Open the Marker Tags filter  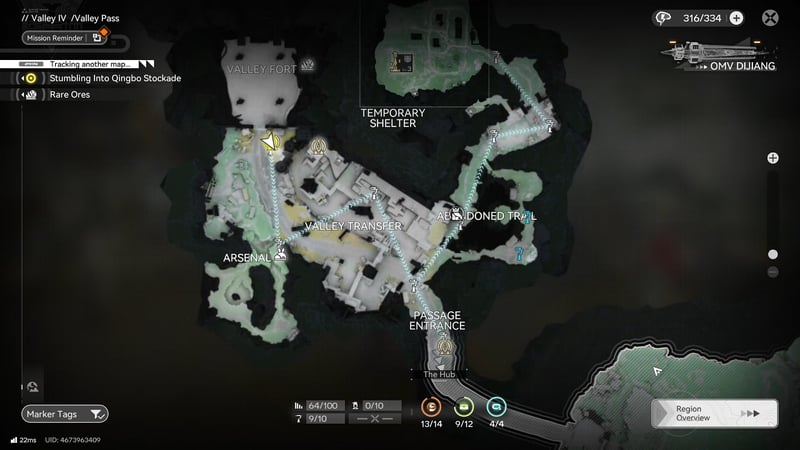pyautogui.click(x=65, y=414)
